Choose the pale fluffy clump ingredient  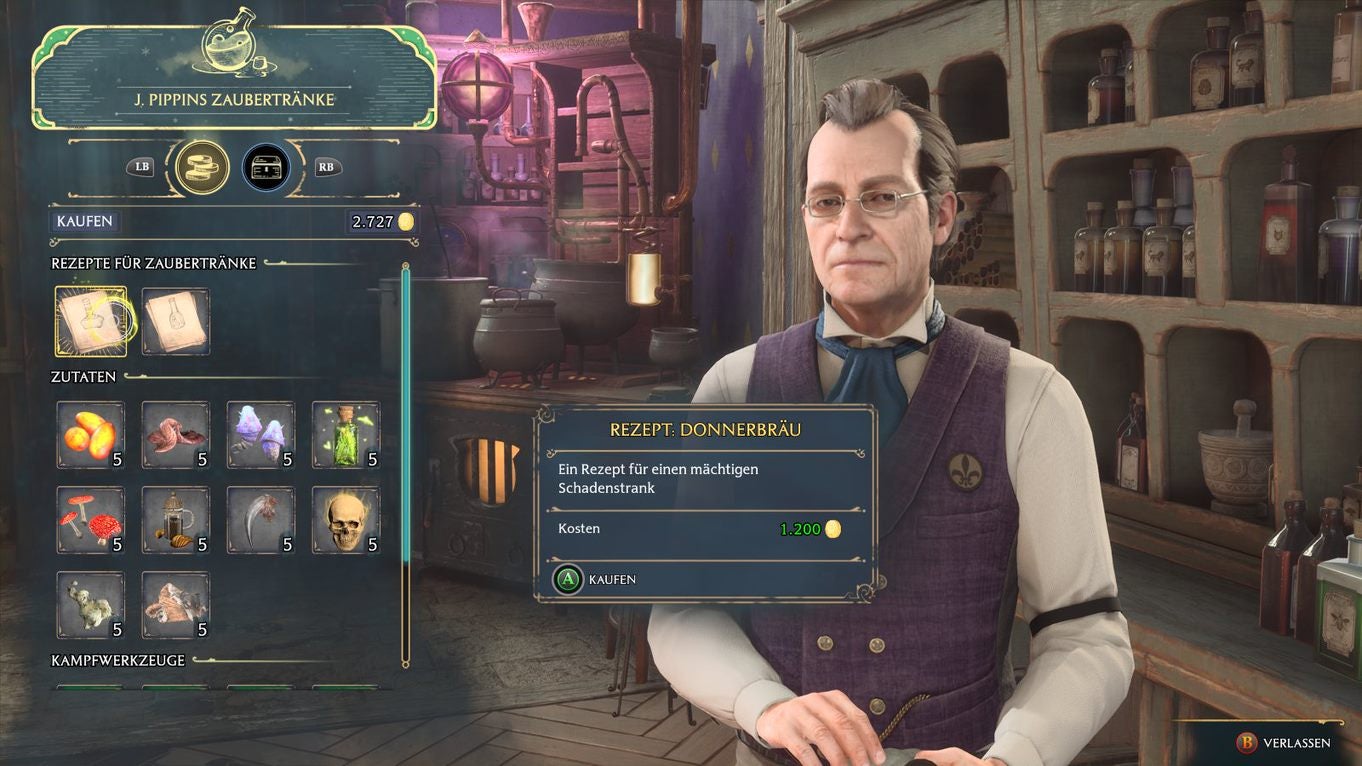point(91,605)
